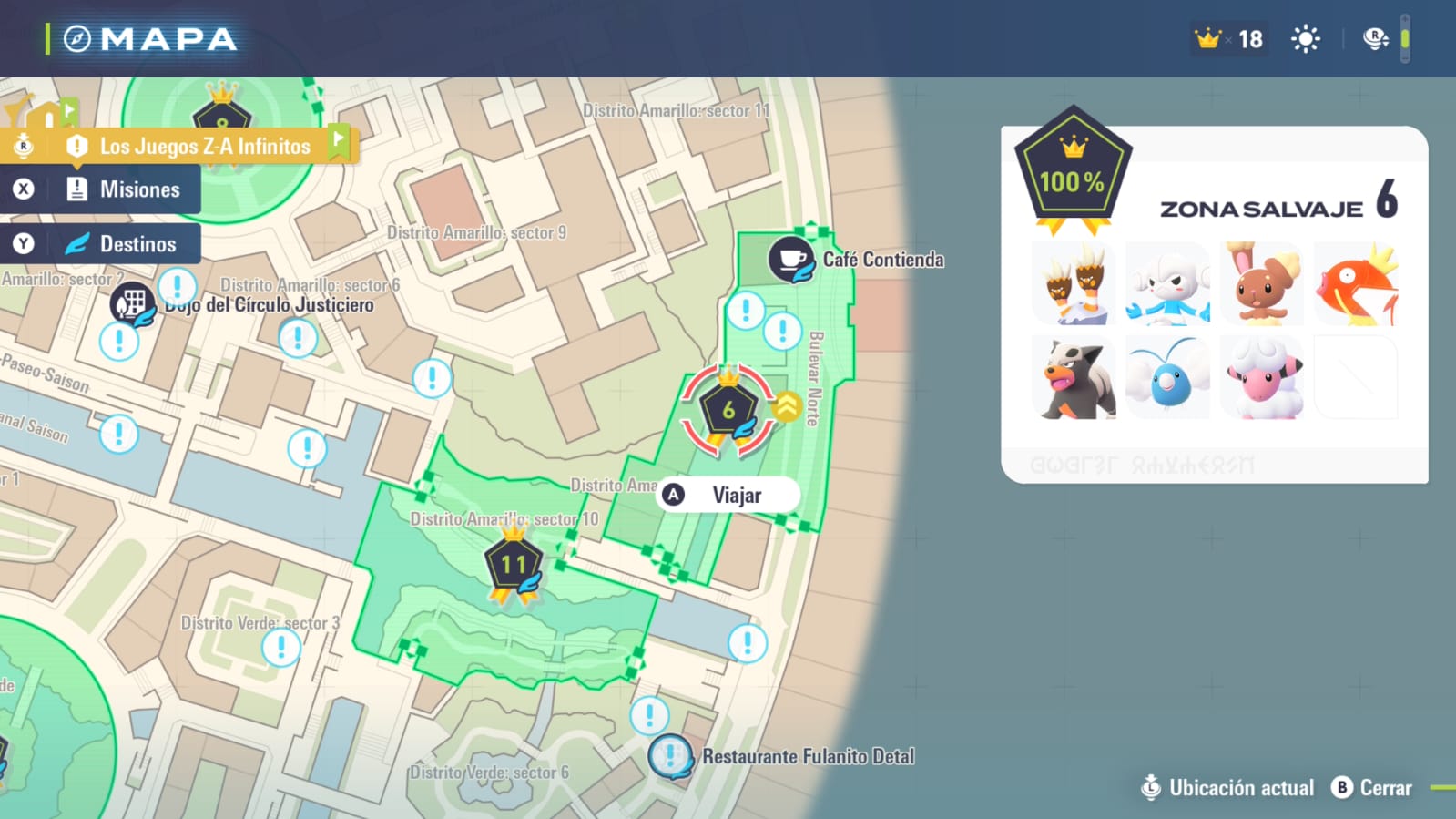Open the Destinos fast travel list
This screenshot has height=819, width=1456.
pyautogui.click(x=123, y=244)
